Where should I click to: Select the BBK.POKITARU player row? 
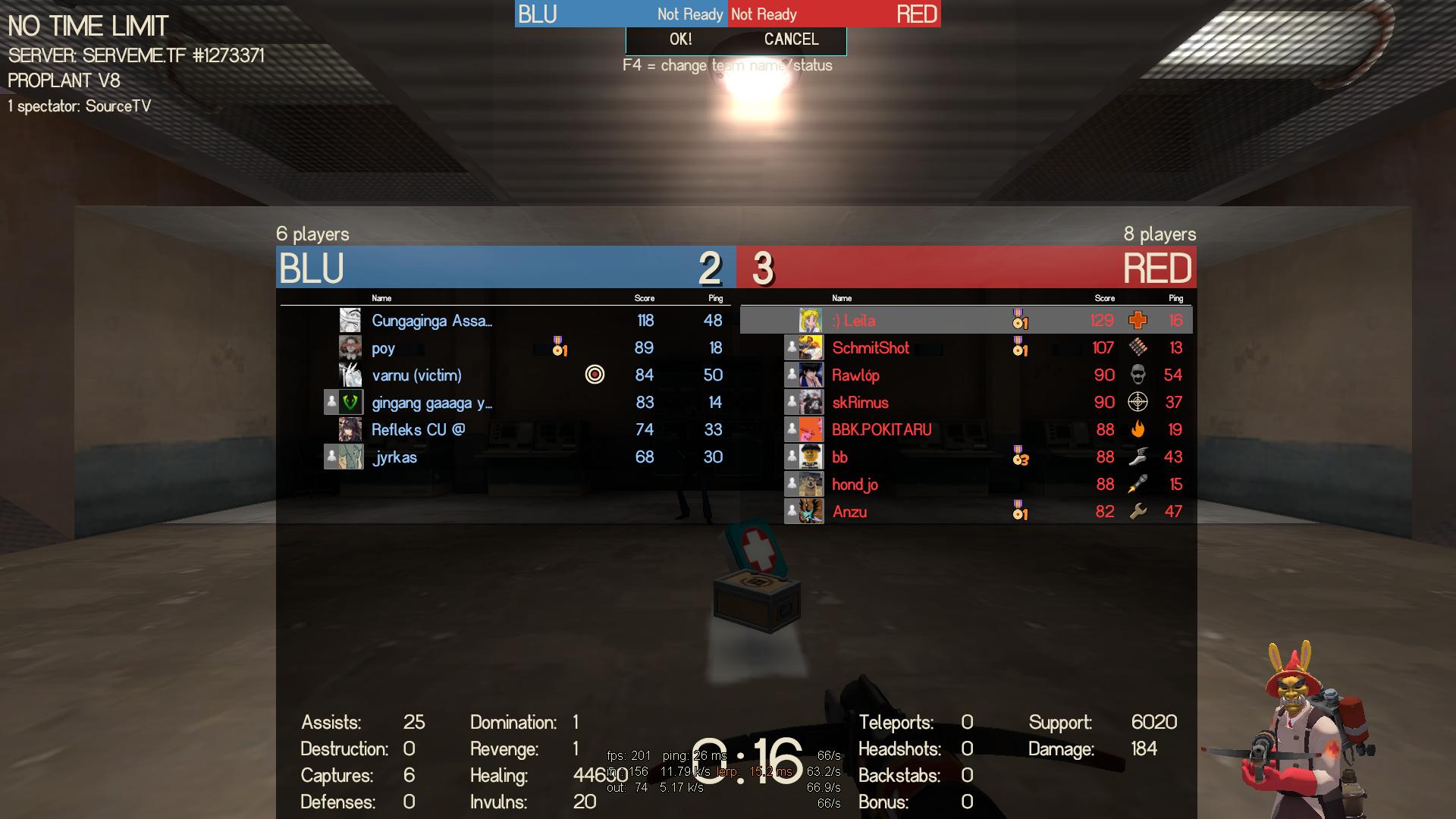click(881, 430)
